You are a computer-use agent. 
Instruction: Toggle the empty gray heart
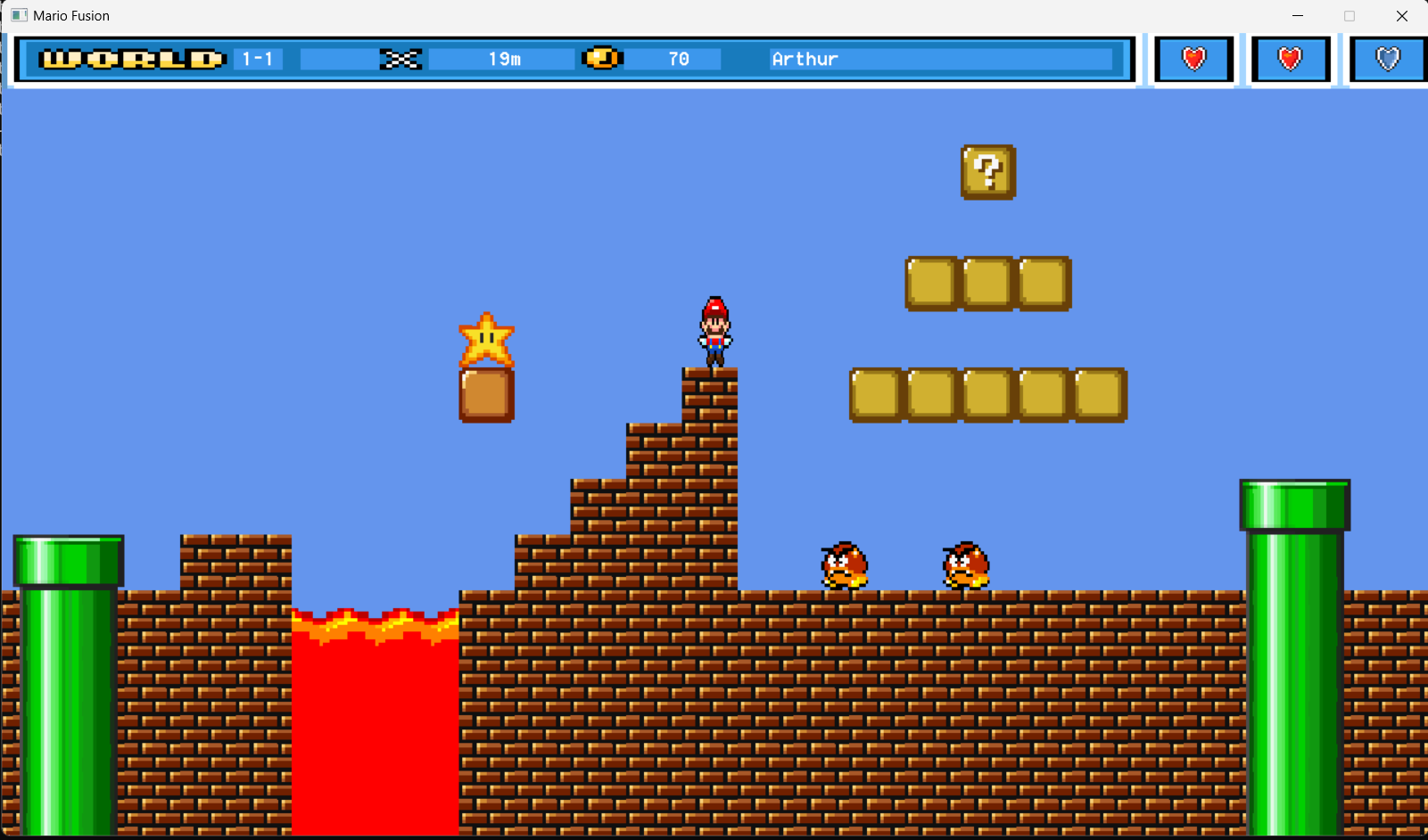[x=1386, y=58]
